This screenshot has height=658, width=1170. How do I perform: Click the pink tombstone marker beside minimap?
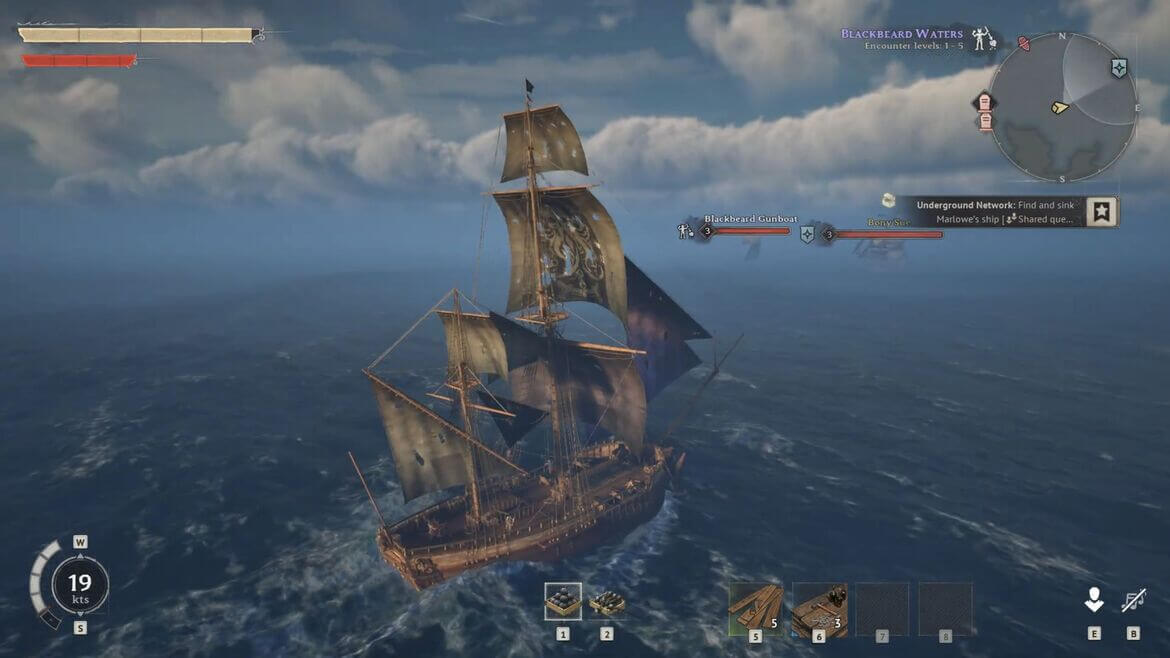coord(985,104)
